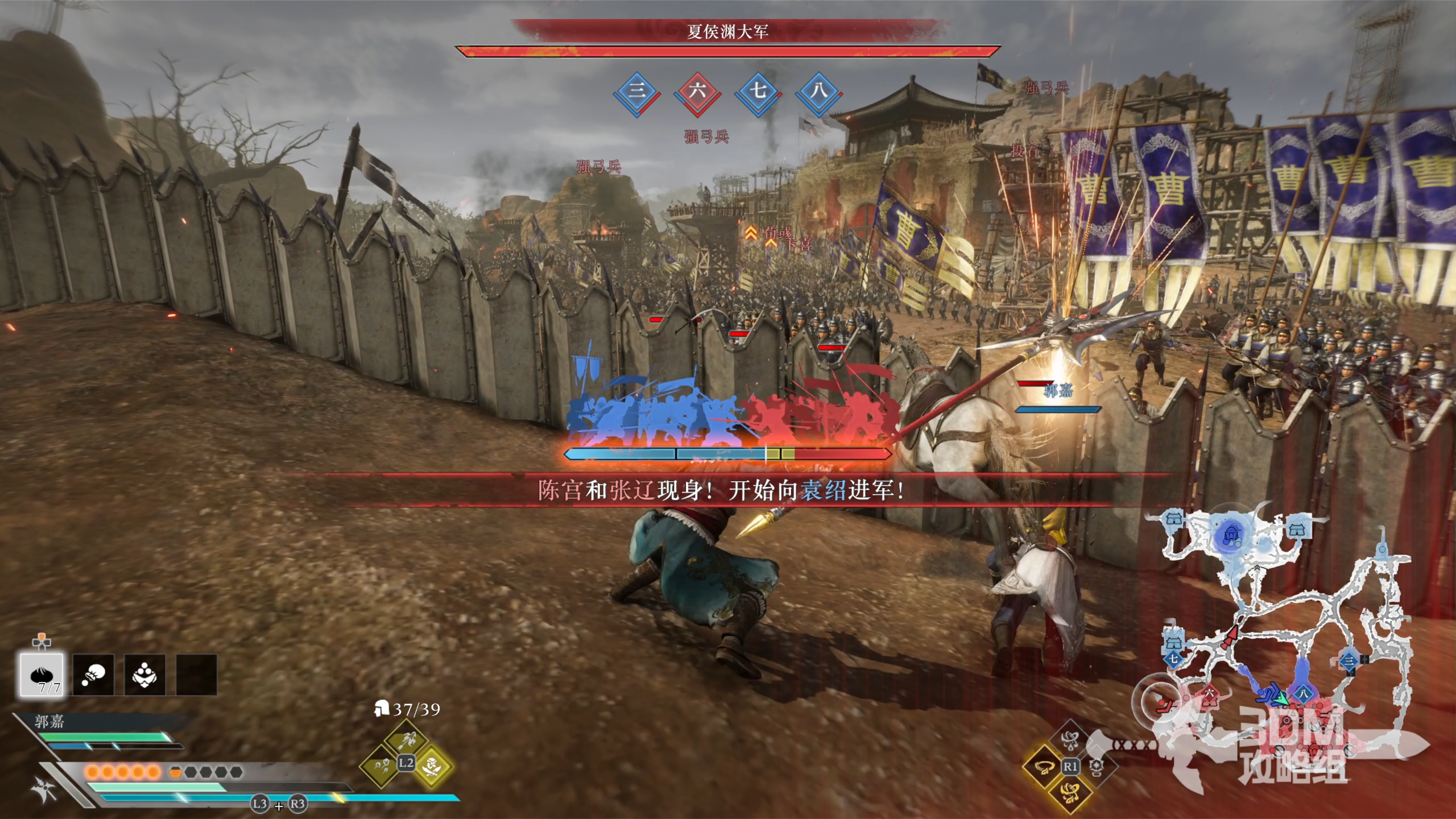
Task: Use the bottom gold-framed battle art diamond
Action: (1070, 792)
